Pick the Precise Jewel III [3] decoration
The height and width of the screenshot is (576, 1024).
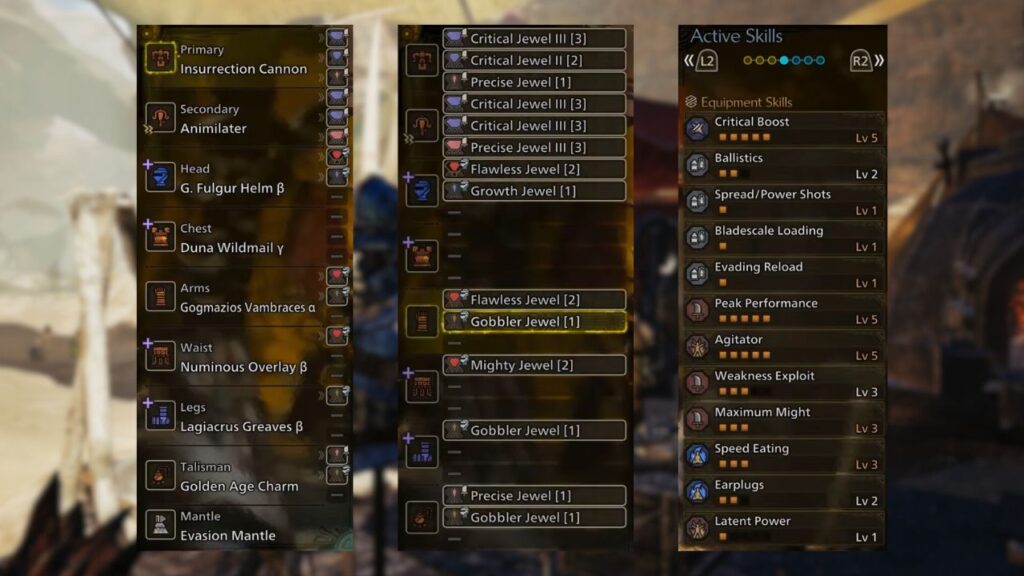[534, 148]
